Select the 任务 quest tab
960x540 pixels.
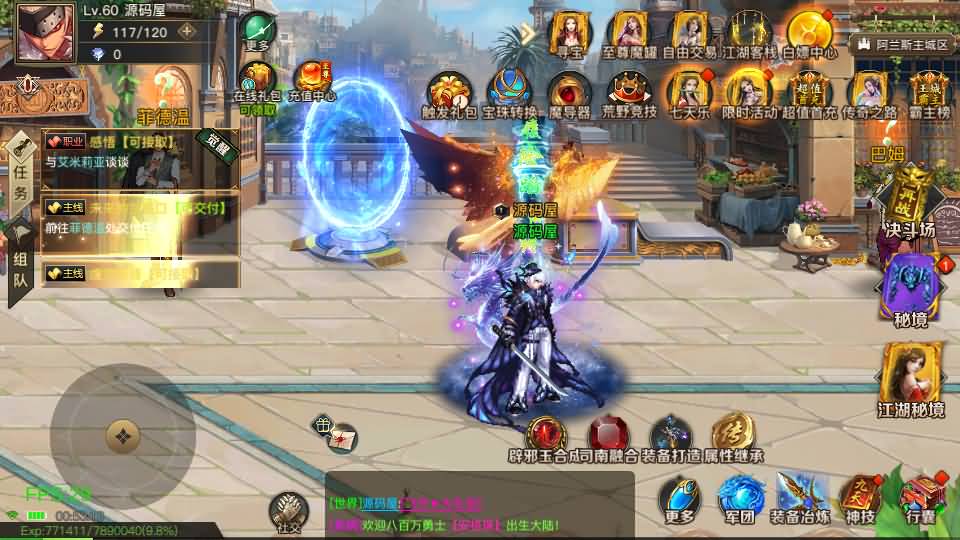click(21, 178)
